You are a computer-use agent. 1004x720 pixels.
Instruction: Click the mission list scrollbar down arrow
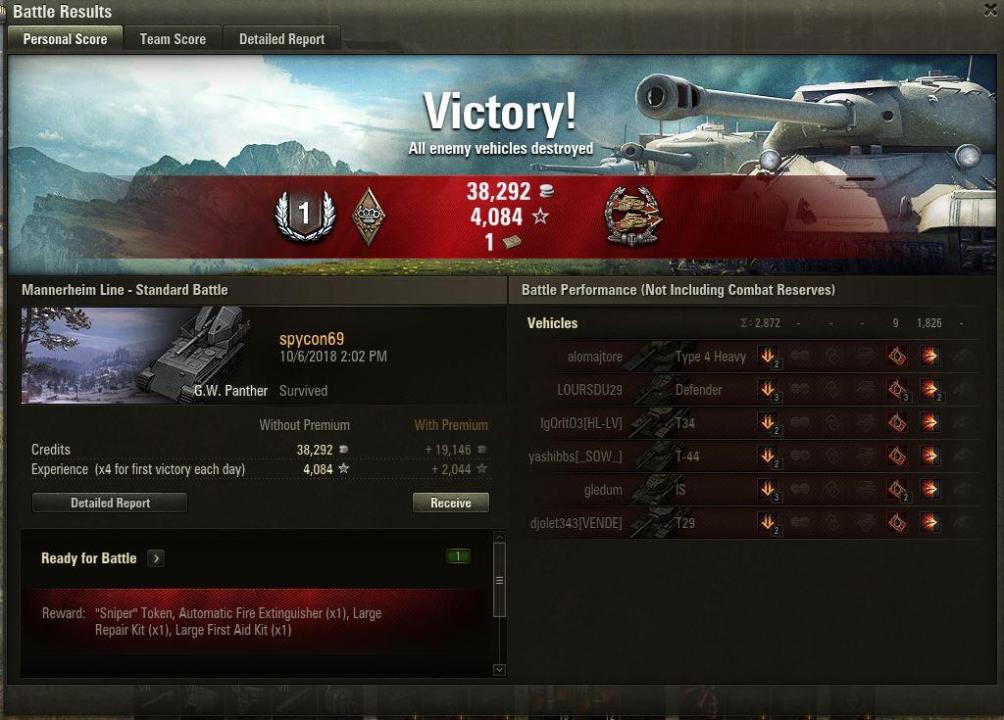click(x=499, y=669)
